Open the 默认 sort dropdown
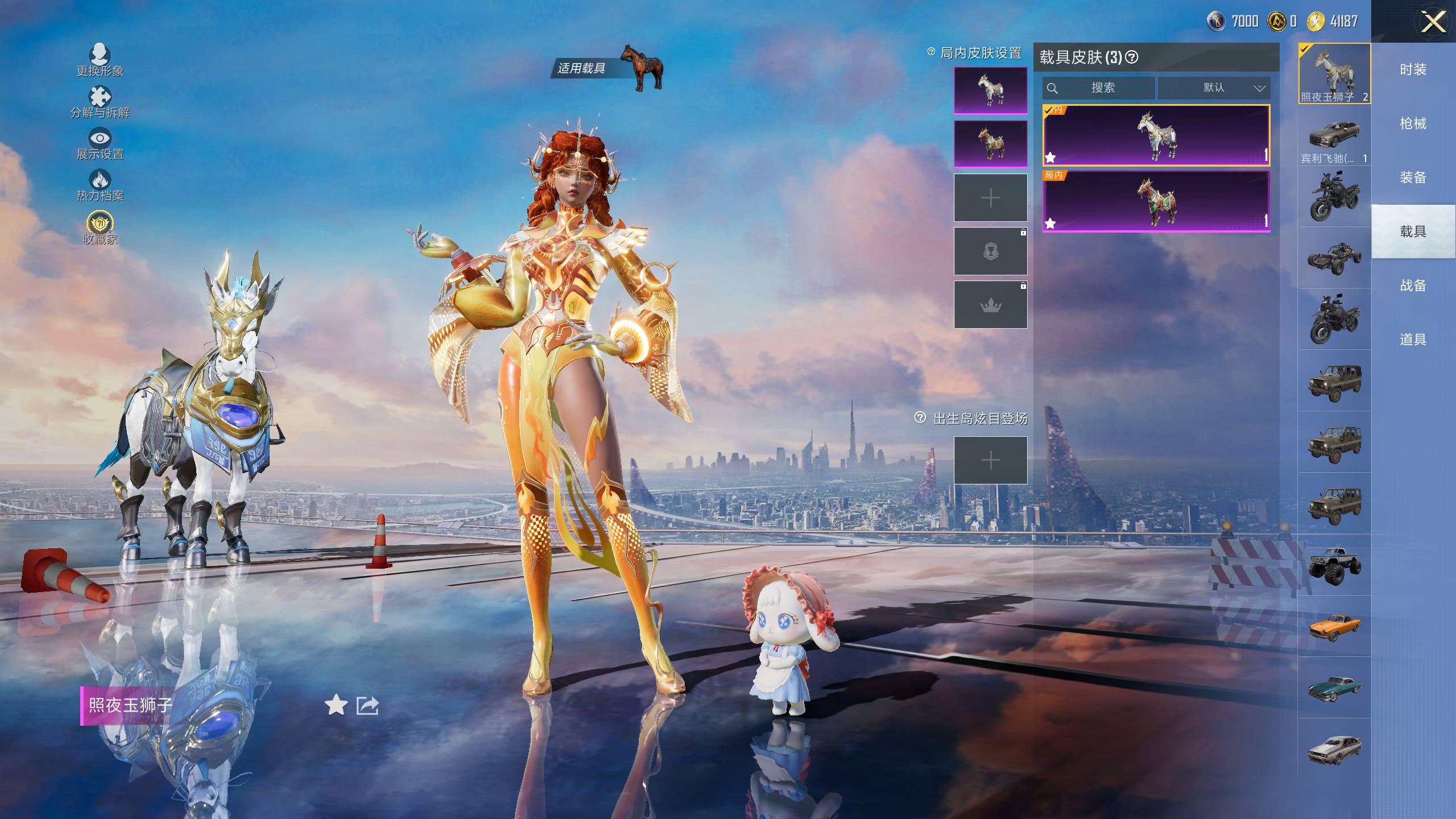Image resolution: width=1456 pixels, height=819 pixels. coord(1214,88)
